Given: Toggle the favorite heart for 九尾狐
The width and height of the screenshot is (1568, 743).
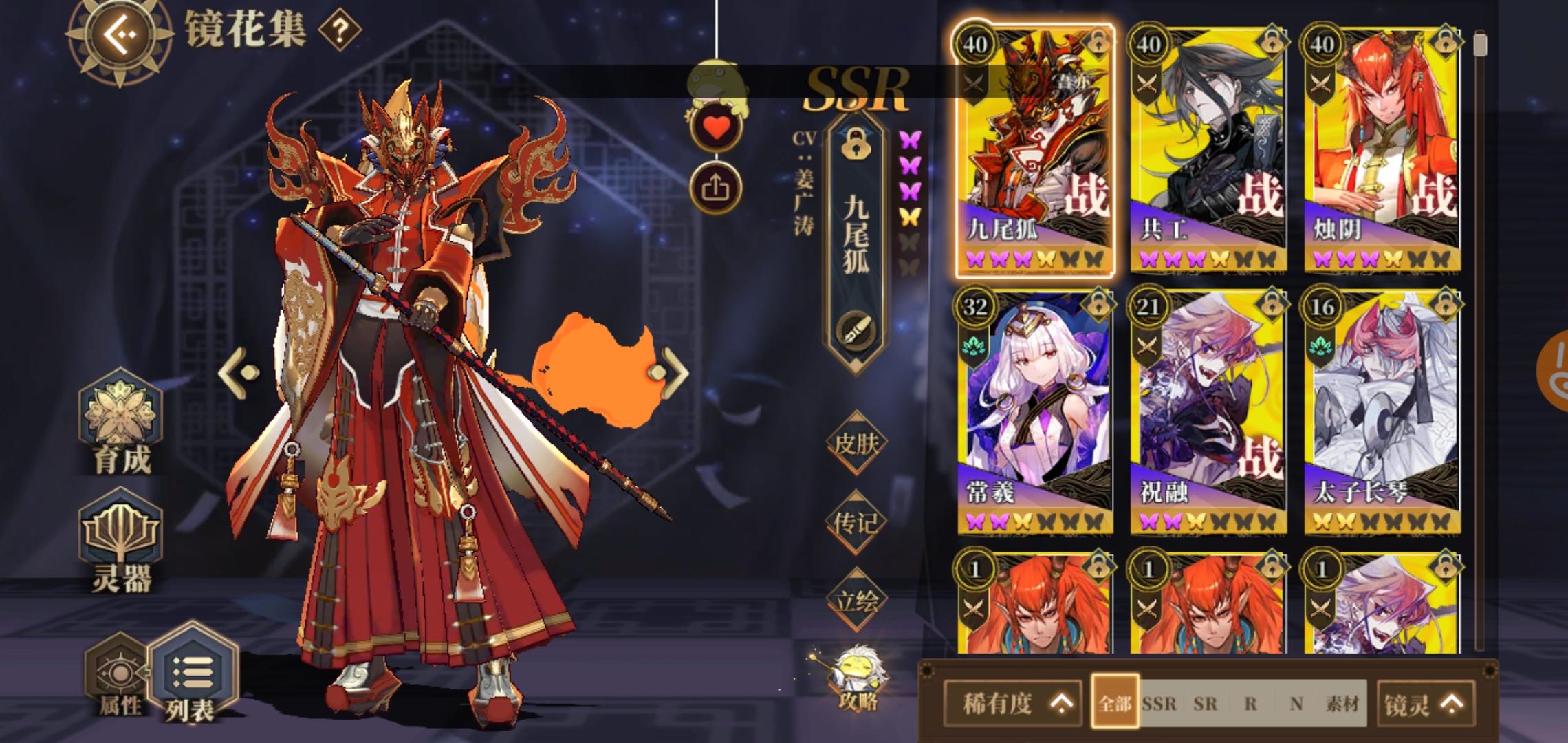Looking at the screenshot, I should coord(715,125).
